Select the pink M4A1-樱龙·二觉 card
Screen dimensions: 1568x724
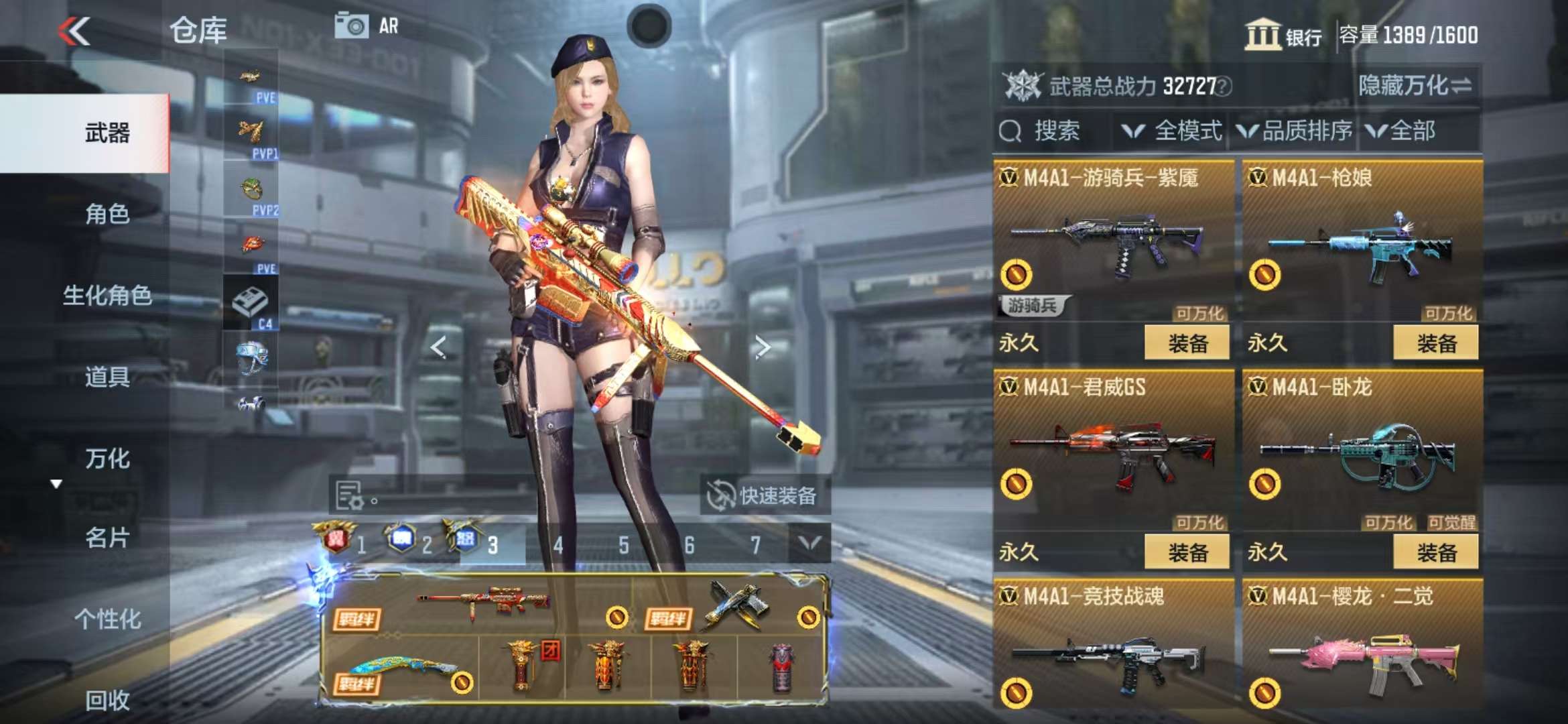click(x=1362, y=650)
